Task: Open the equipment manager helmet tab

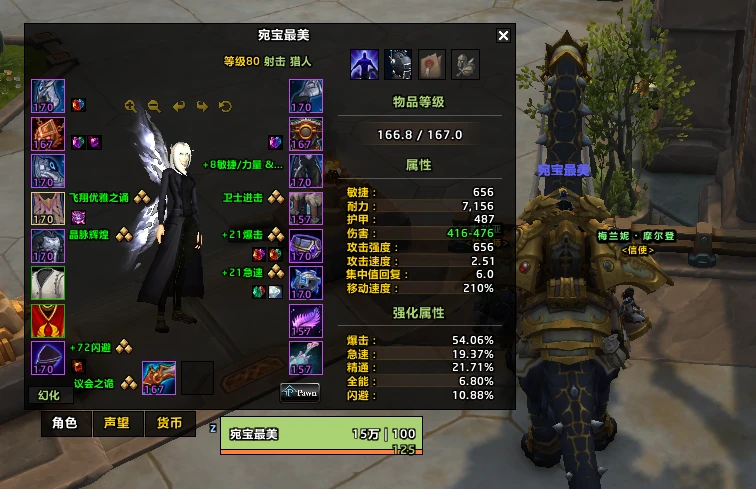Action: 398,65
